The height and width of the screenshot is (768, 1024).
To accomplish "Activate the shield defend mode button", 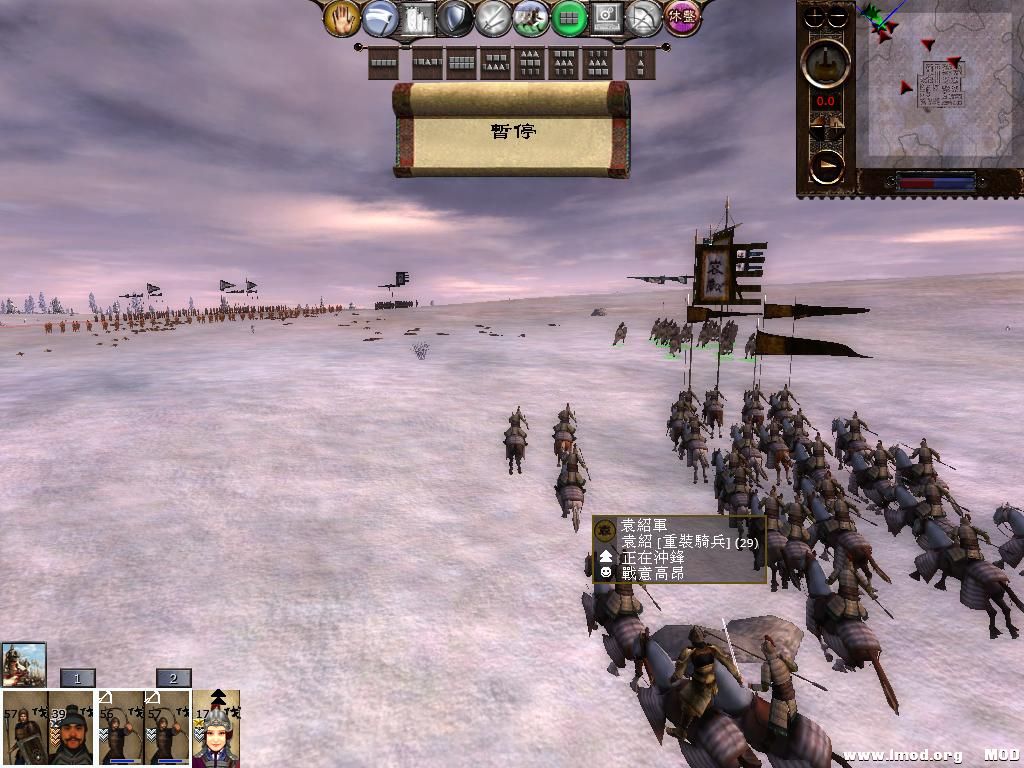I will pyautogui.click(x=455, y=17).
